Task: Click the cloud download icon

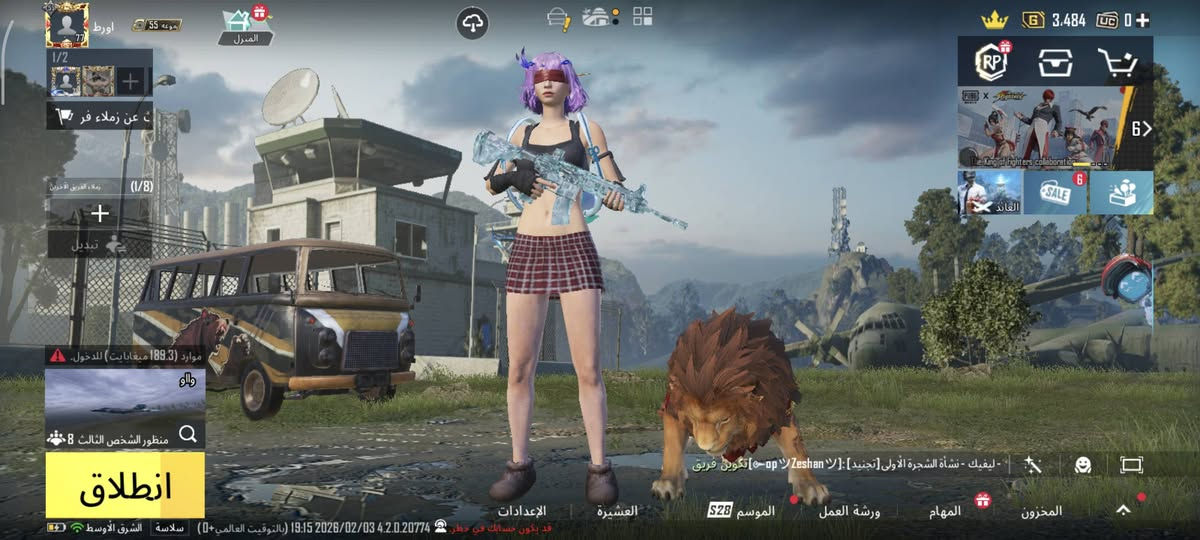Action: (x=472, y=22)
